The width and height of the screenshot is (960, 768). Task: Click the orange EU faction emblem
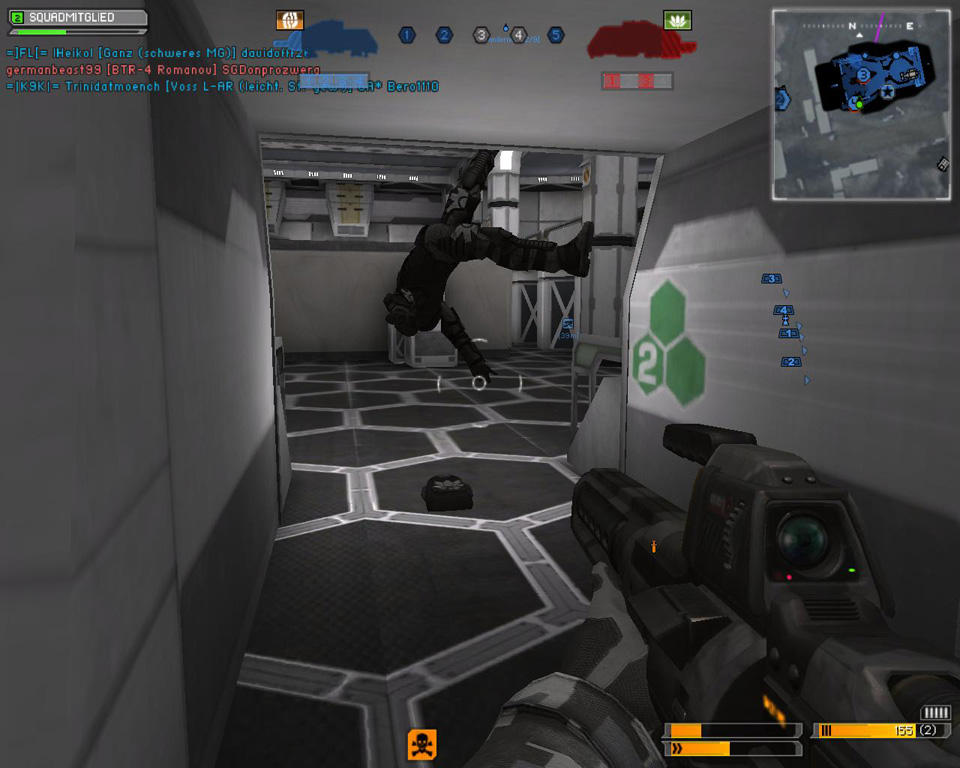pos(290,19)
